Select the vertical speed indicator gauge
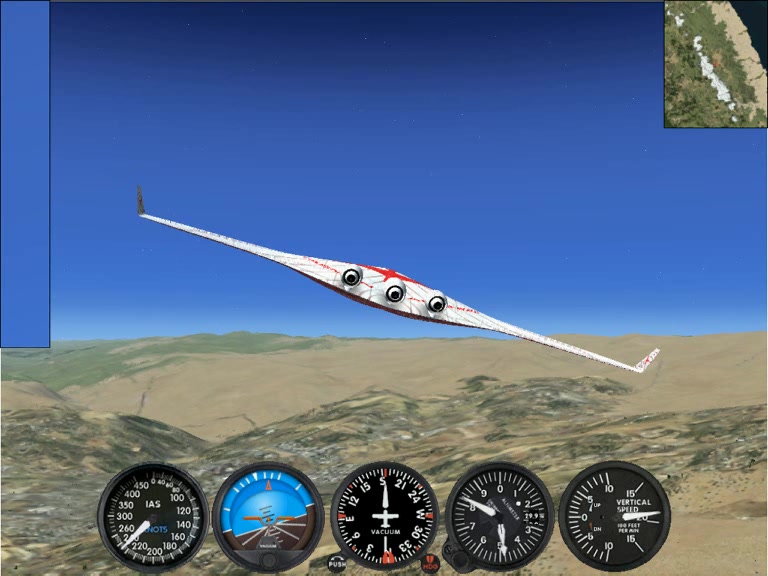The width and height of the screenshot is (768, 576). pos(614,516)
